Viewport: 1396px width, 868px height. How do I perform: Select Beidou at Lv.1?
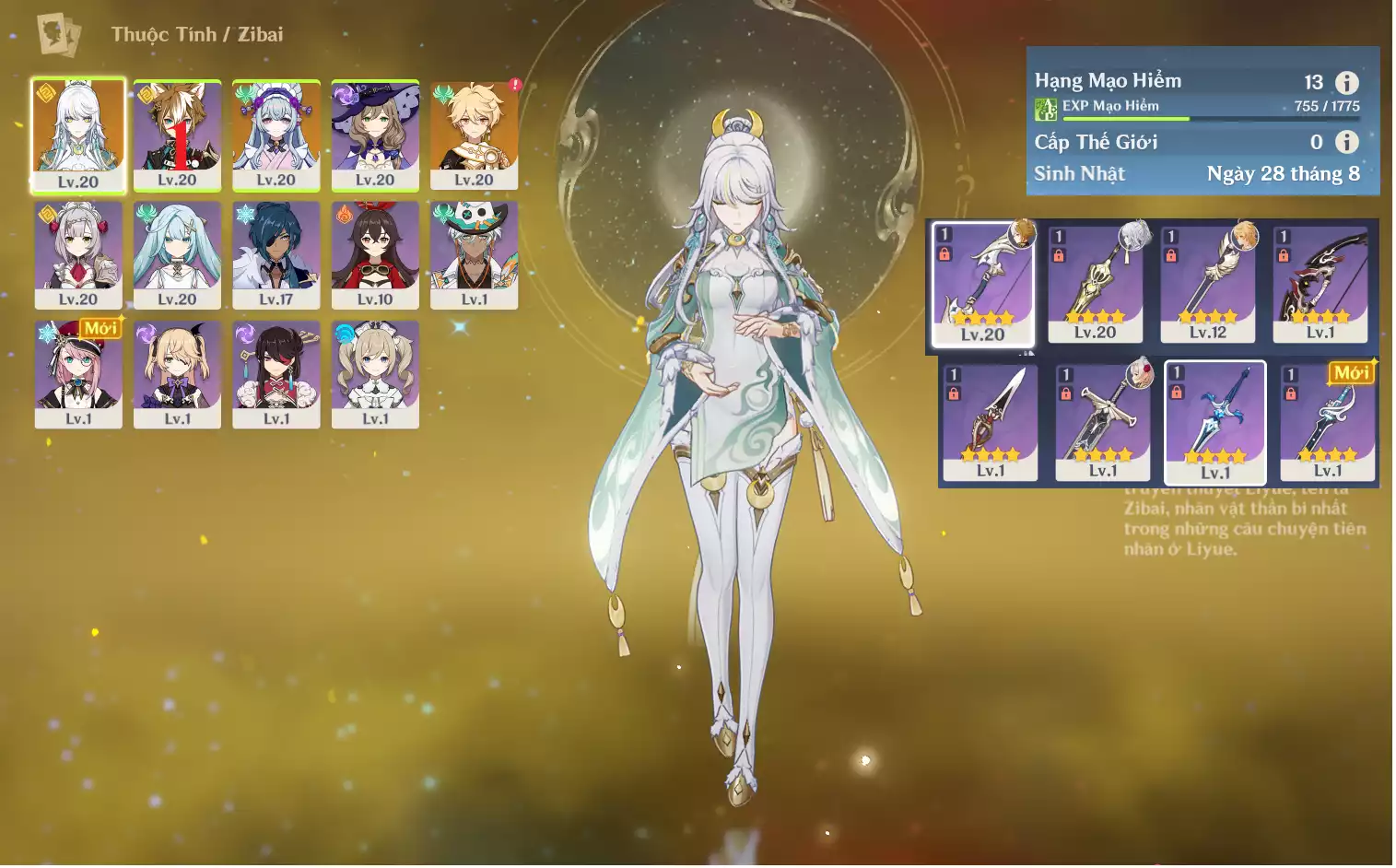click(x=276, y=373)
